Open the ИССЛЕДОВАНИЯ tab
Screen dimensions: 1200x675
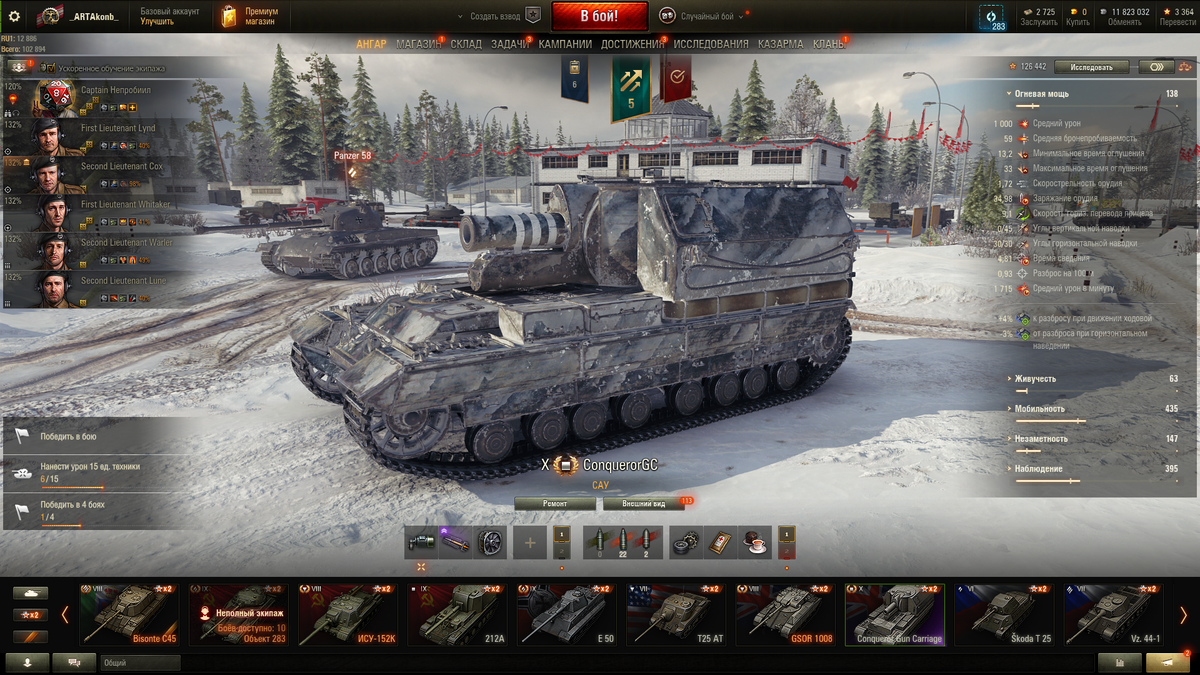[x=710, y=44]
